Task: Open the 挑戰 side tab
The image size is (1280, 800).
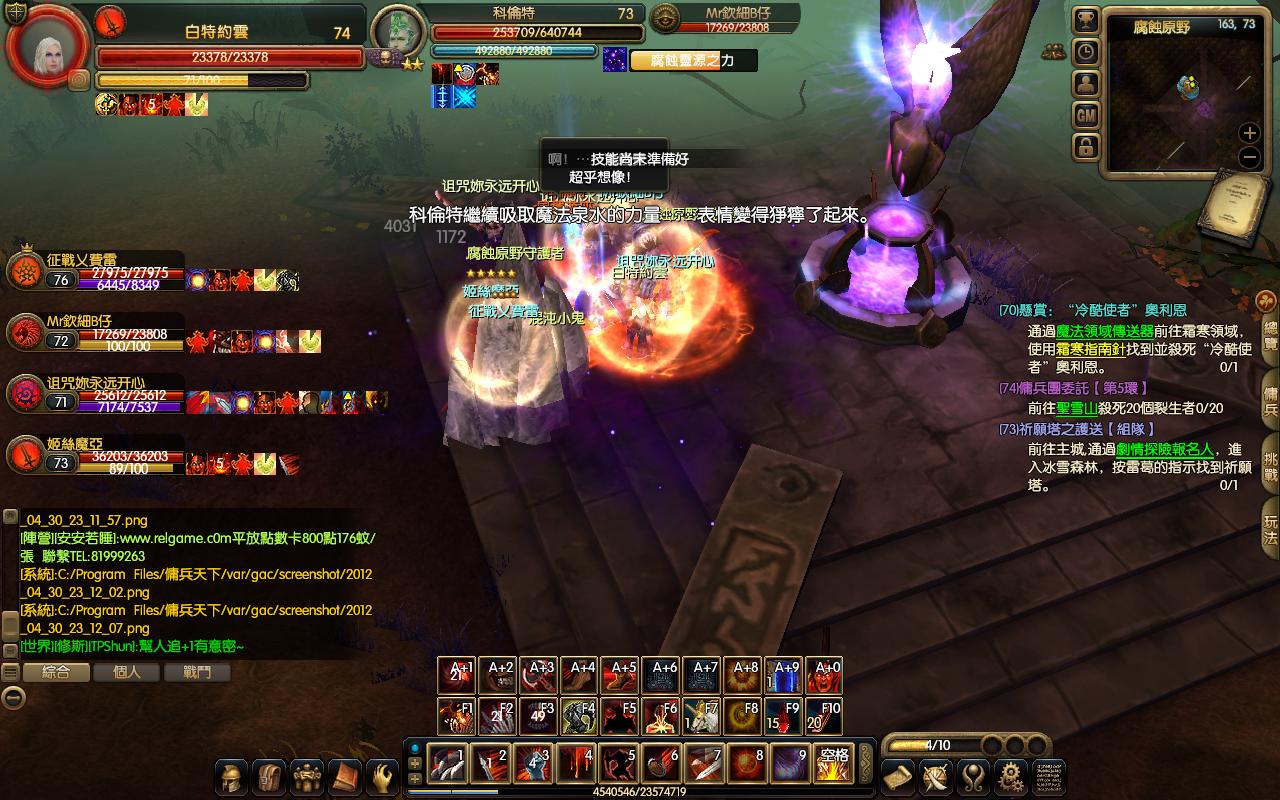Action: [1269, 459]
